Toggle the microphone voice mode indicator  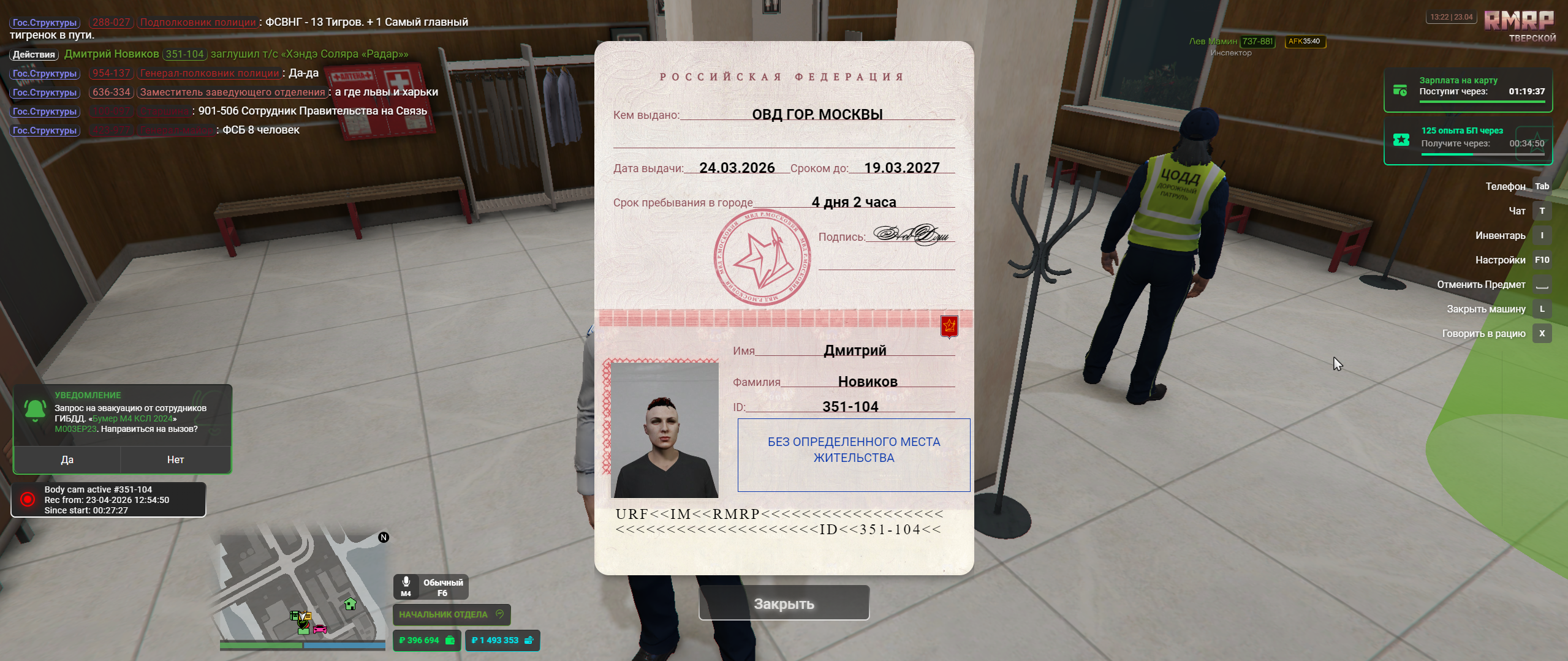tap(431, 587)
